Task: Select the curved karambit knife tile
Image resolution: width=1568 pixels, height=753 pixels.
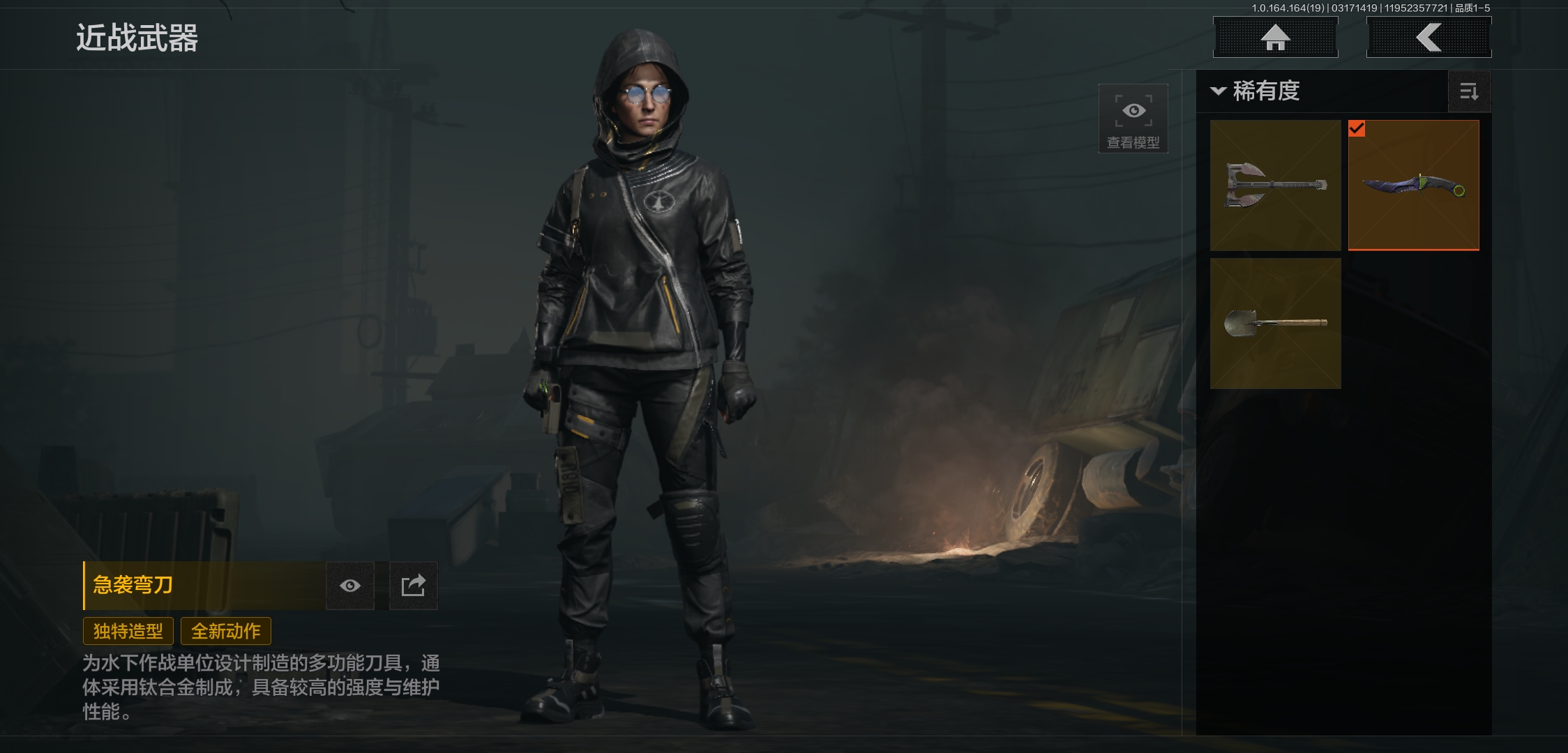Action: click(1413, 185)
